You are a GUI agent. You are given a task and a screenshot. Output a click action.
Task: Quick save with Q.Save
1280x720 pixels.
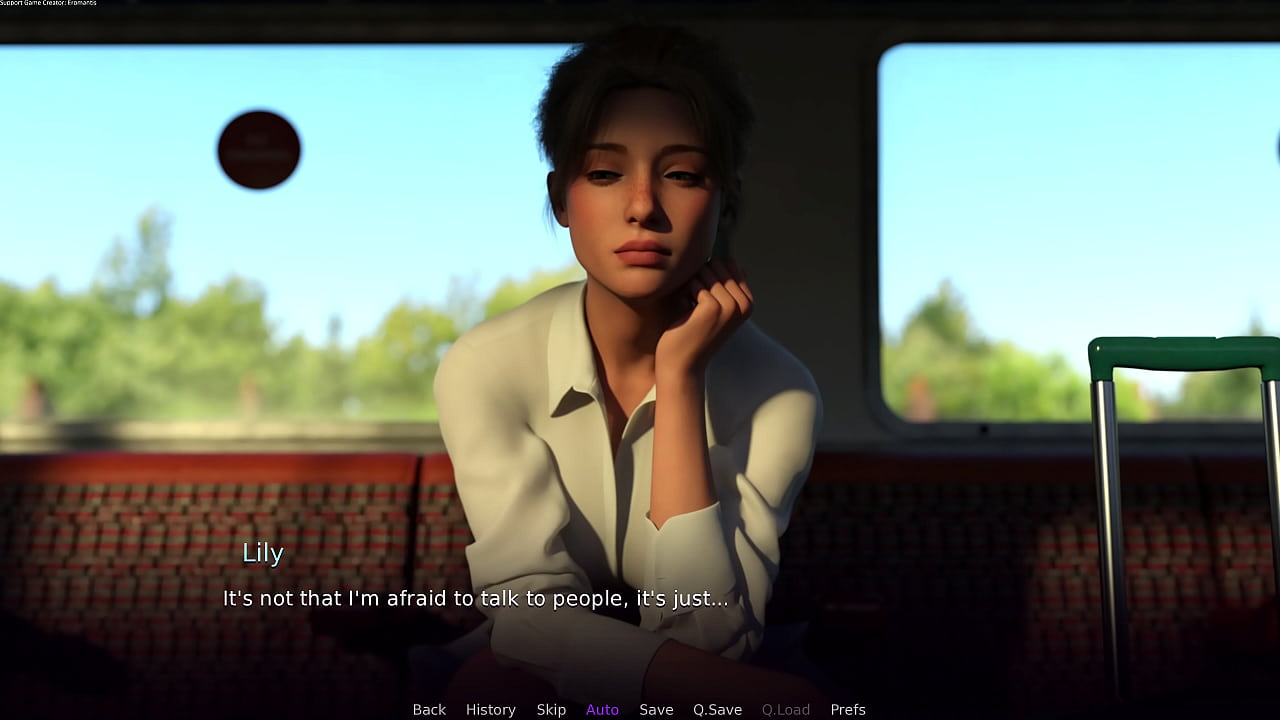point(717,710)
